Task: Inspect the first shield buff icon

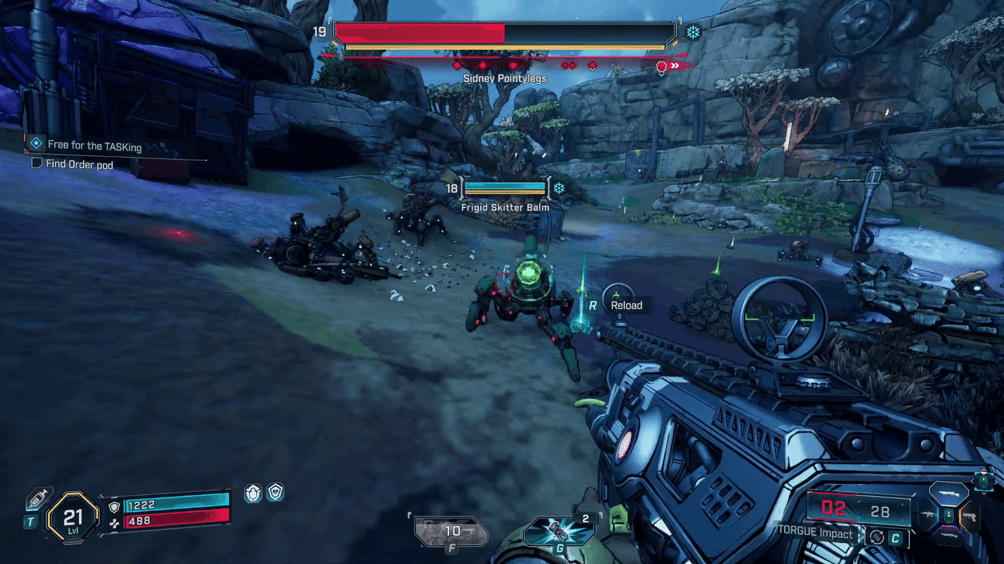Action: point(253,493)
